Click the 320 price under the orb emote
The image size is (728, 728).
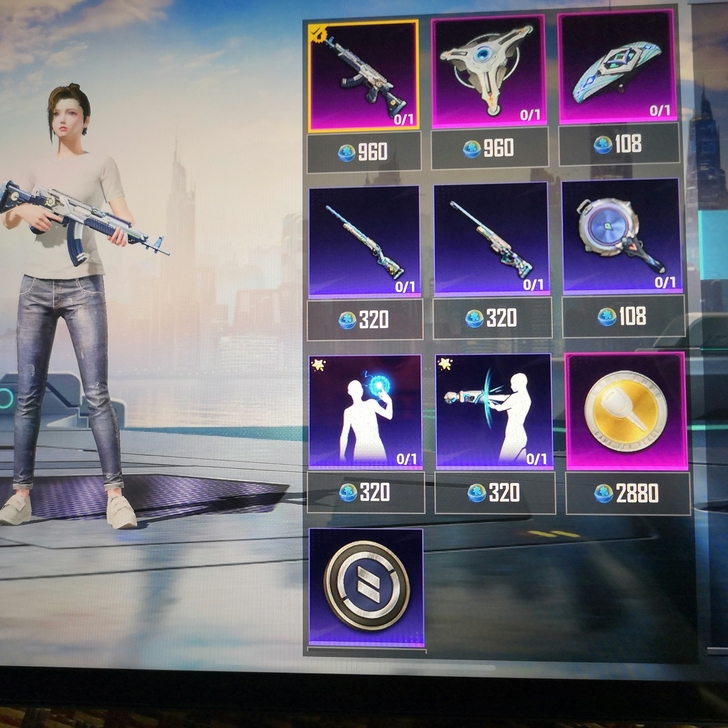(365, 492)
